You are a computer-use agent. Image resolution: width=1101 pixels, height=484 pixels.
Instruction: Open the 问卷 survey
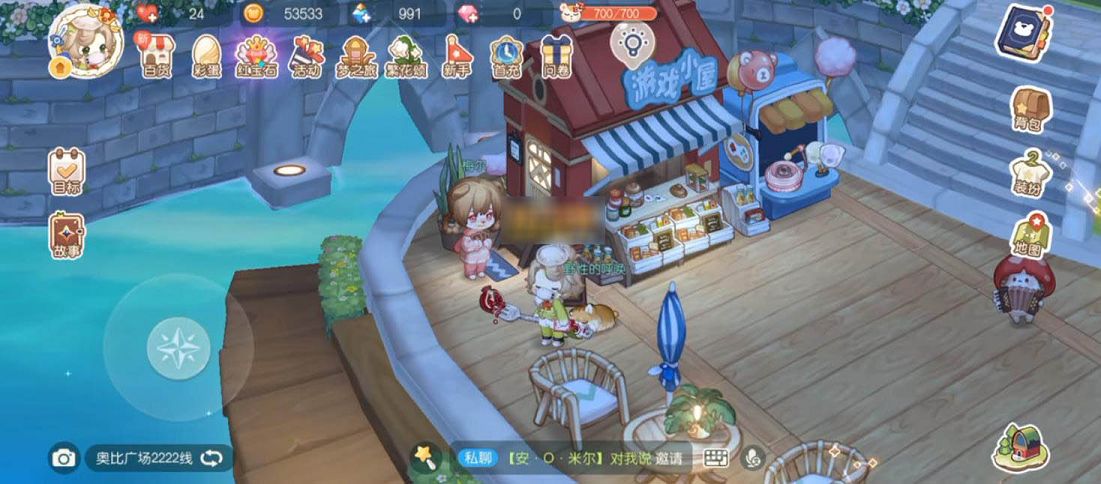pyautogui.click(x=556, y=56)
